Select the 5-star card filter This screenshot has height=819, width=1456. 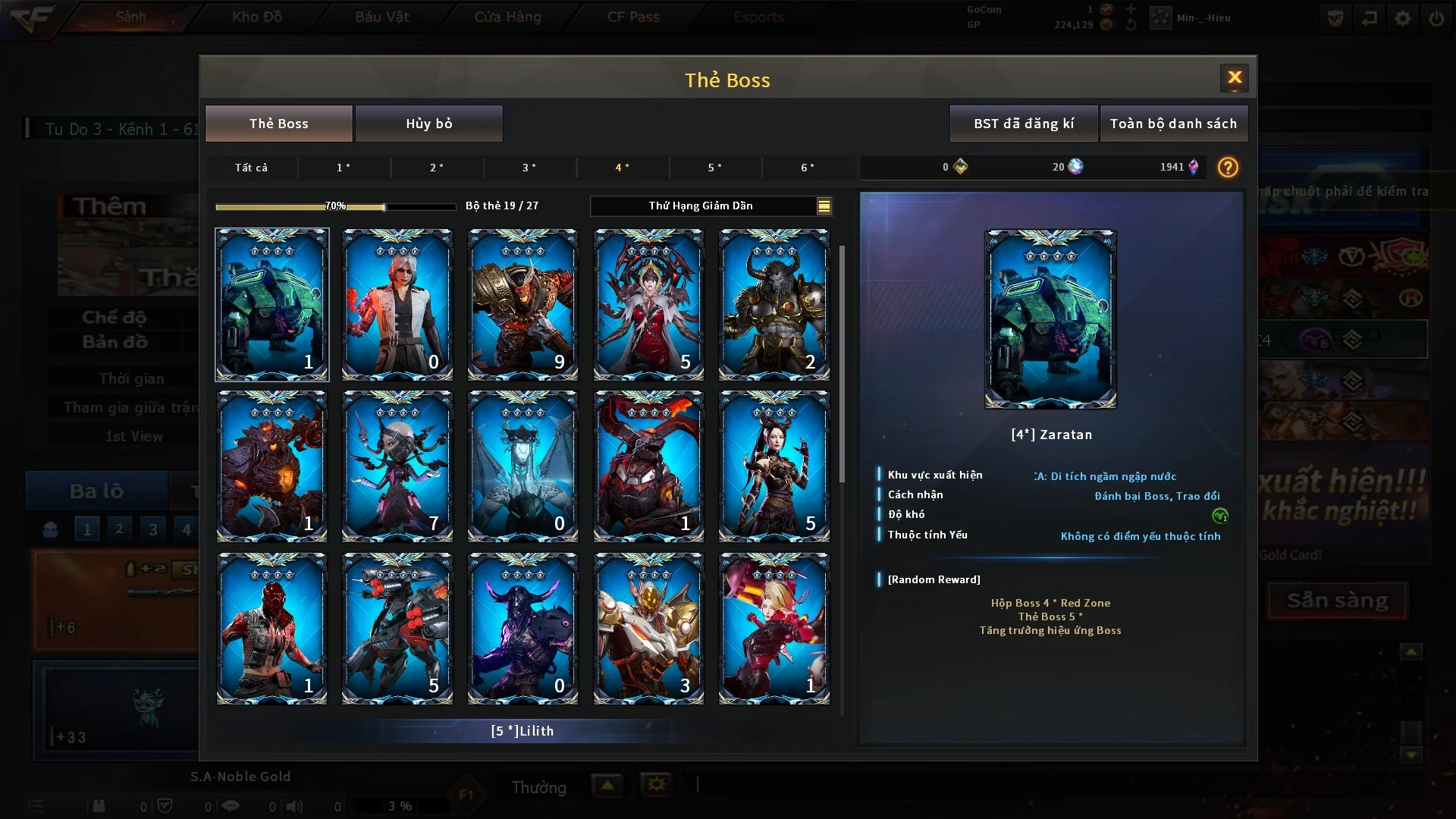714,168
